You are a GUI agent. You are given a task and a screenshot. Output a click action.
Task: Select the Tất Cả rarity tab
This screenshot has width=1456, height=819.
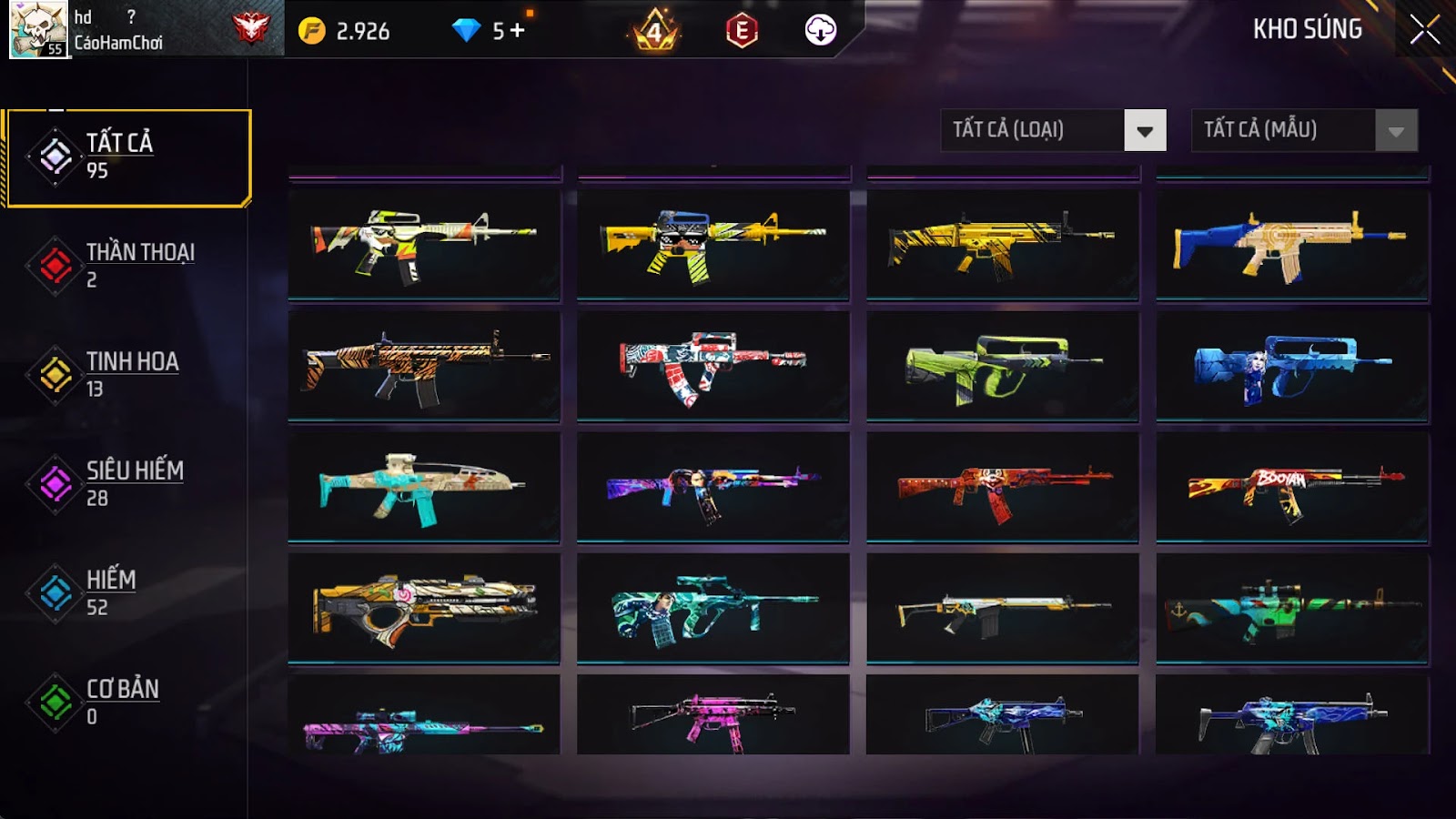(128, 157)
